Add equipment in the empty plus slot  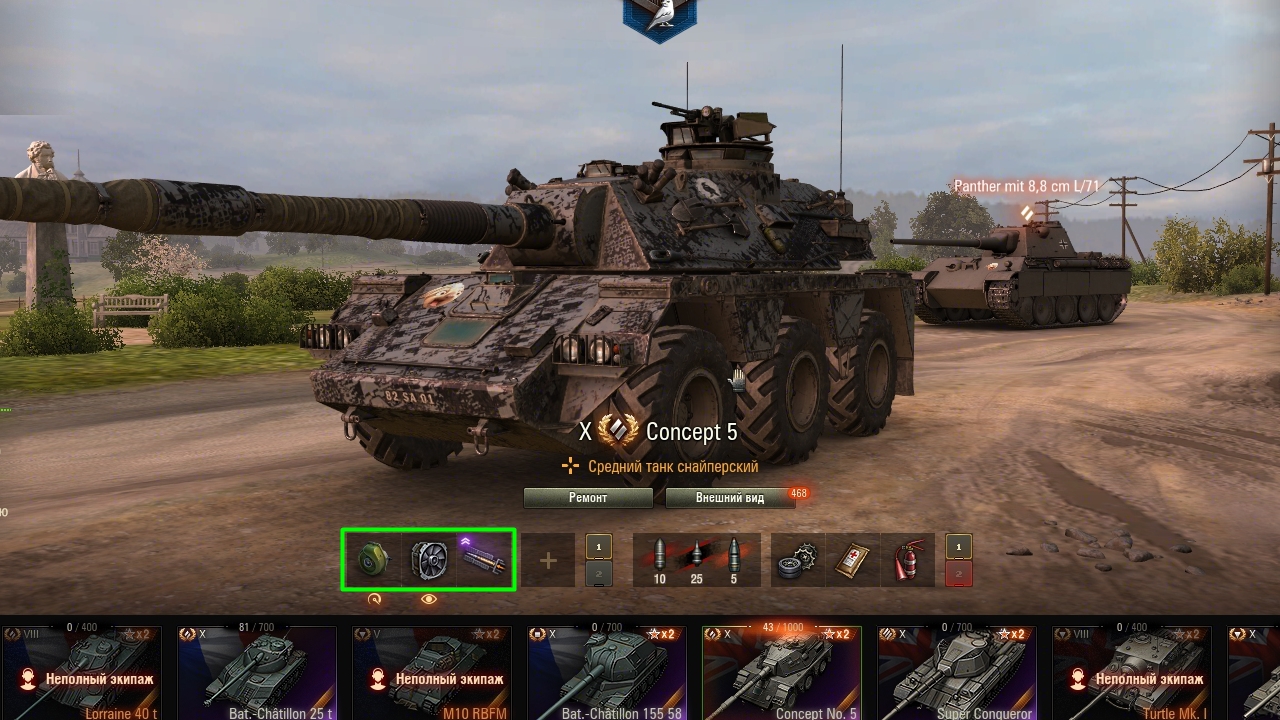pos(548,560)
